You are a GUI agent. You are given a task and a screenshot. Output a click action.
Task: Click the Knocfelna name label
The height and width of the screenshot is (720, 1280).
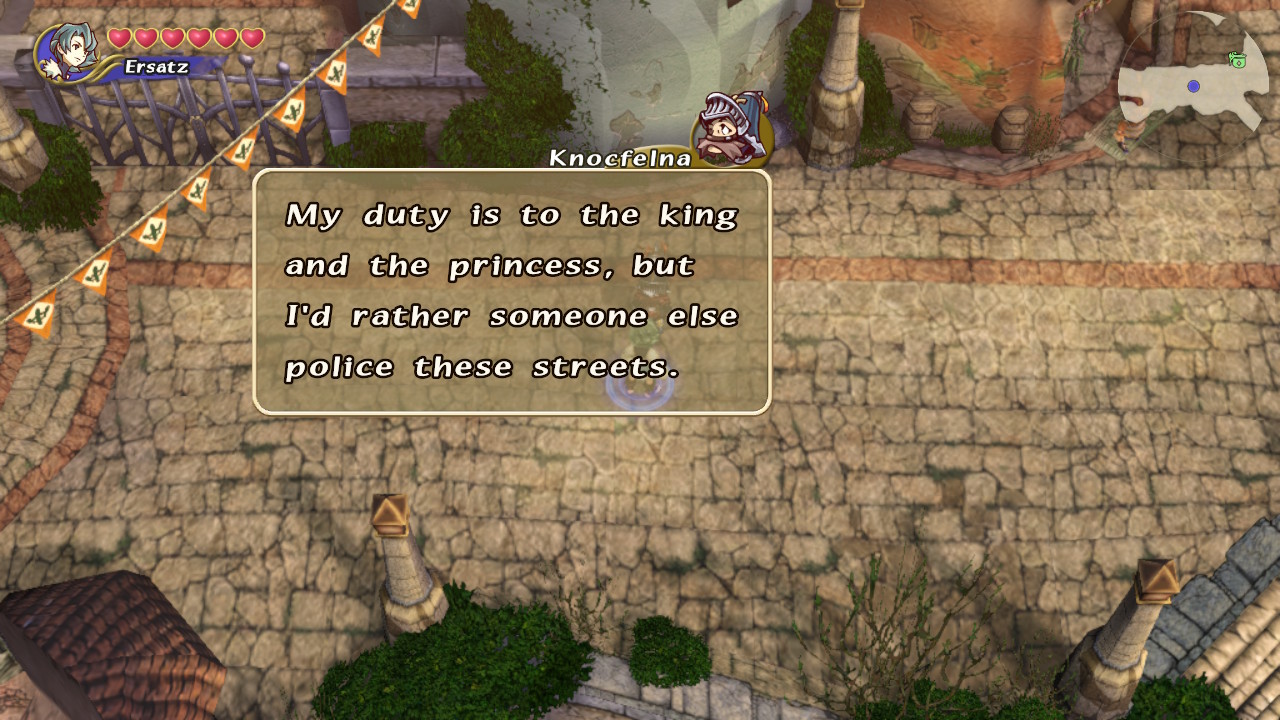(619, 158)
